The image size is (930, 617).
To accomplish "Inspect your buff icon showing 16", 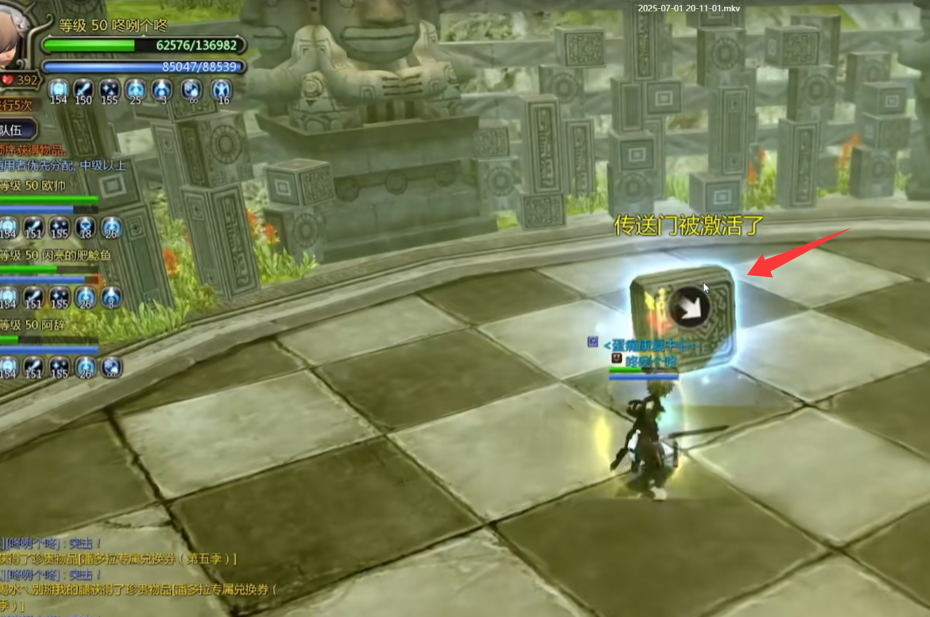I will (x=221, y=90).
